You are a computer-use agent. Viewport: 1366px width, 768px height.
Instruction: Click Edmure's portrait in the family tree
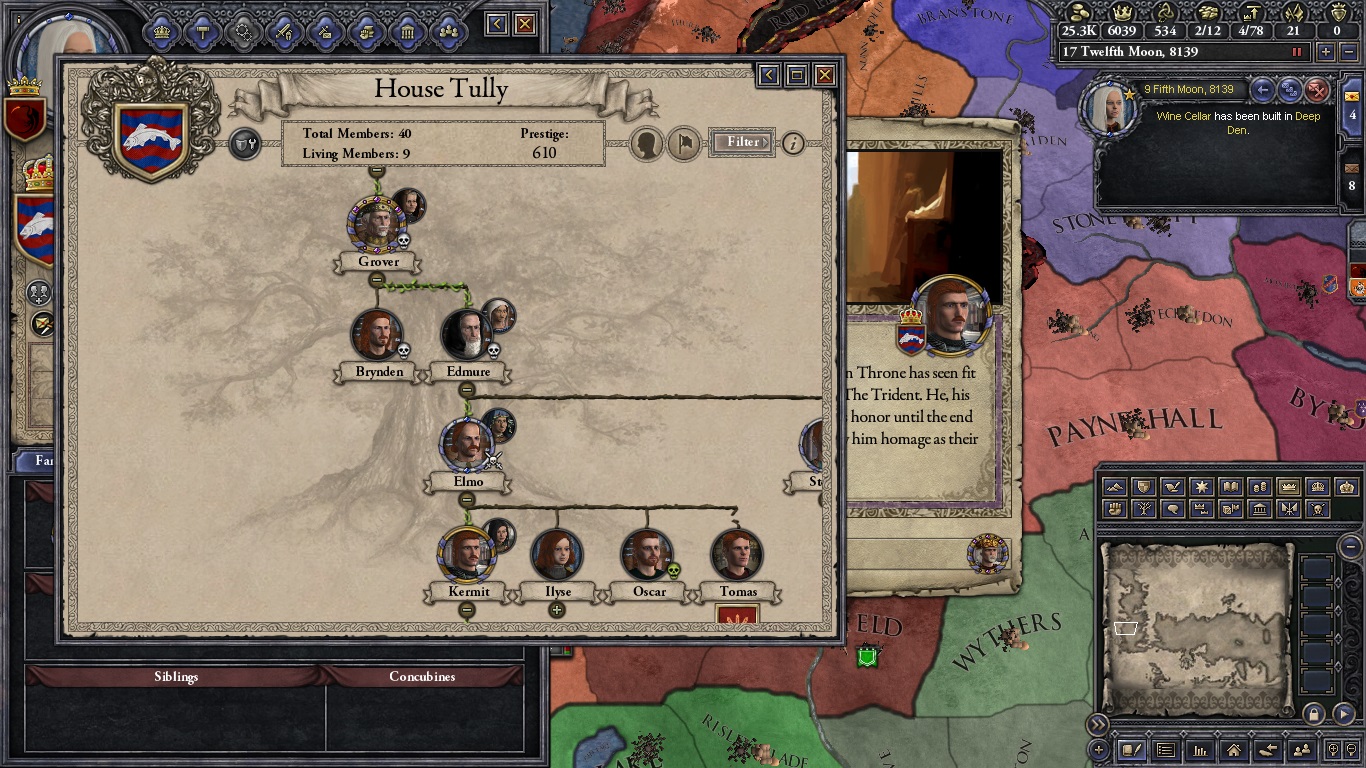tap(466, 335)
